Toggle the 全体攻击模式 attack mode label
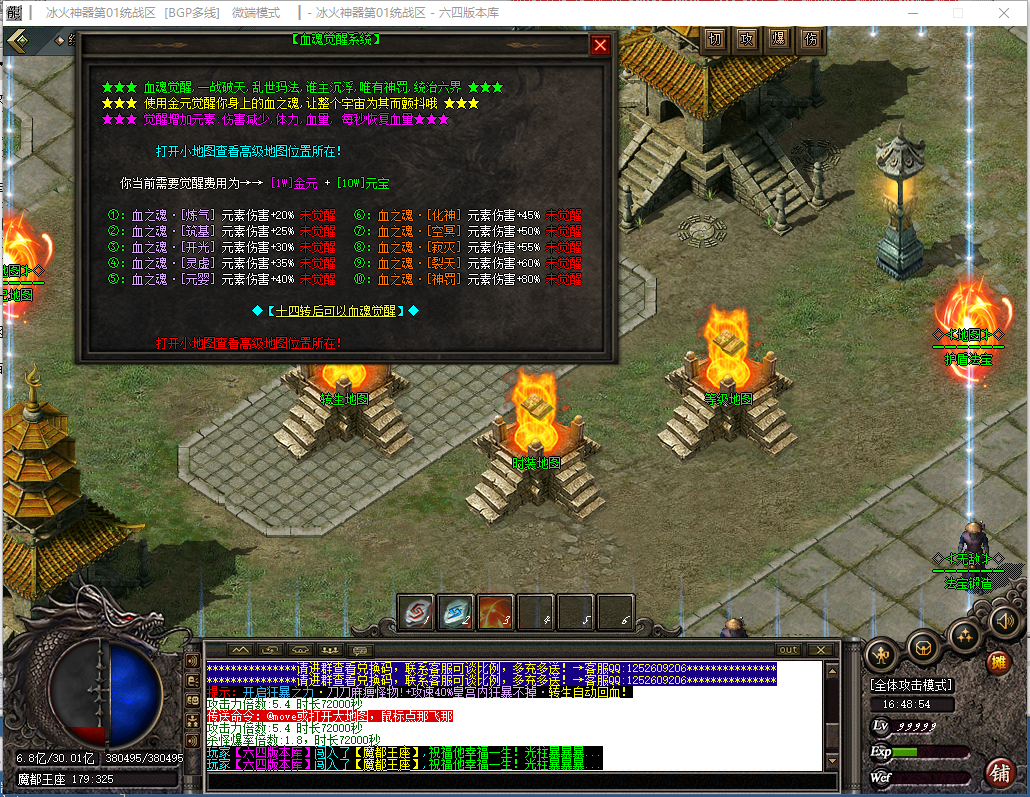This screenshot has width=1030, height=797. pos(911,685)
